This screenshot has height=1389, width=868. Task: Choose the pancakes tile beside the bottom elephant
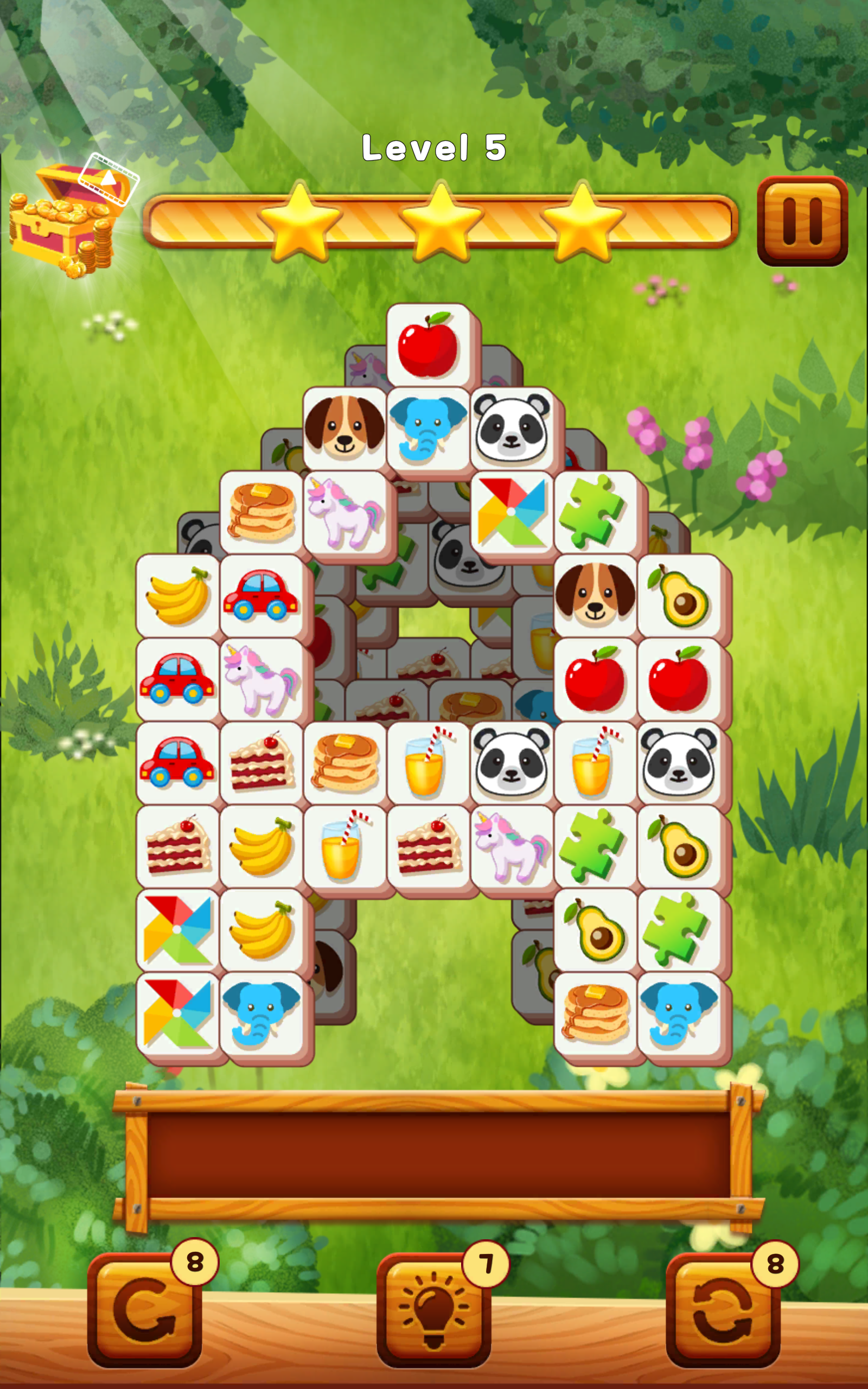(595, 1014)
